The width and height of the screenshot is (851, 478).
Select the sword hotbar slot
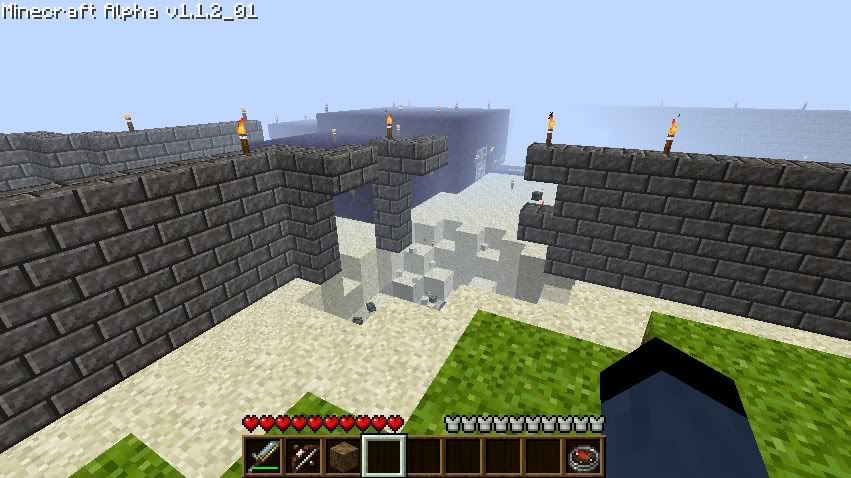coord(263,456)
